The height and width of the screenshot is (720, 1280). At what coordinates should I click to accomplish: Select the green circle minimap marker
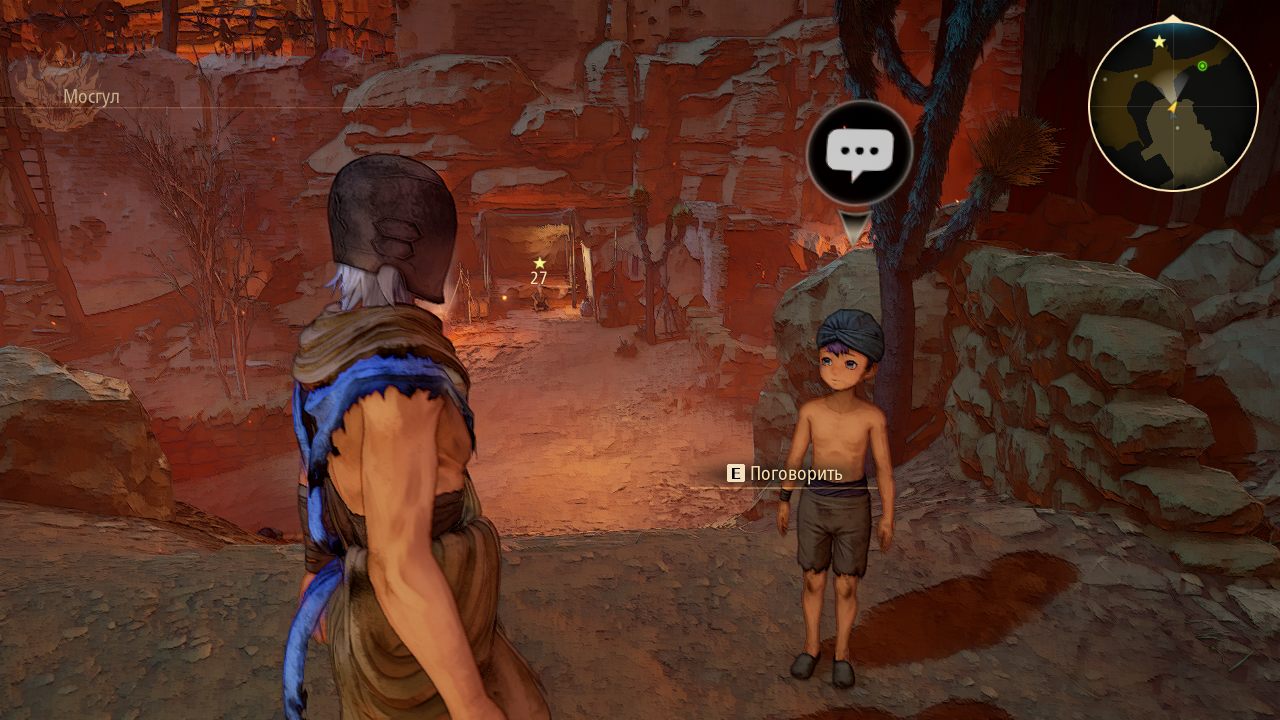(1202, 66)
